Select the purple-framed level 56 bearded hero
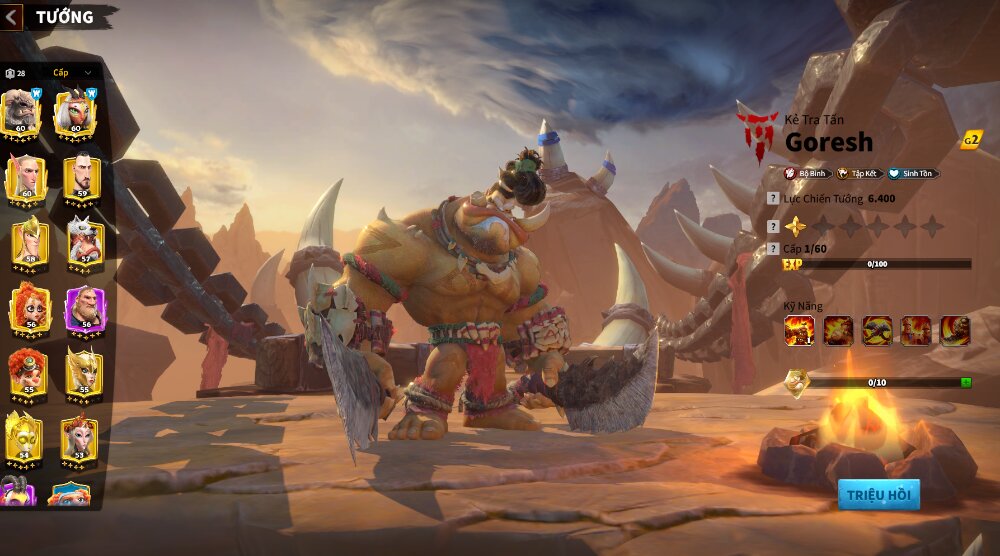Screen dimensions: 1000x556 pyautogui.click(x=84, y=309)
